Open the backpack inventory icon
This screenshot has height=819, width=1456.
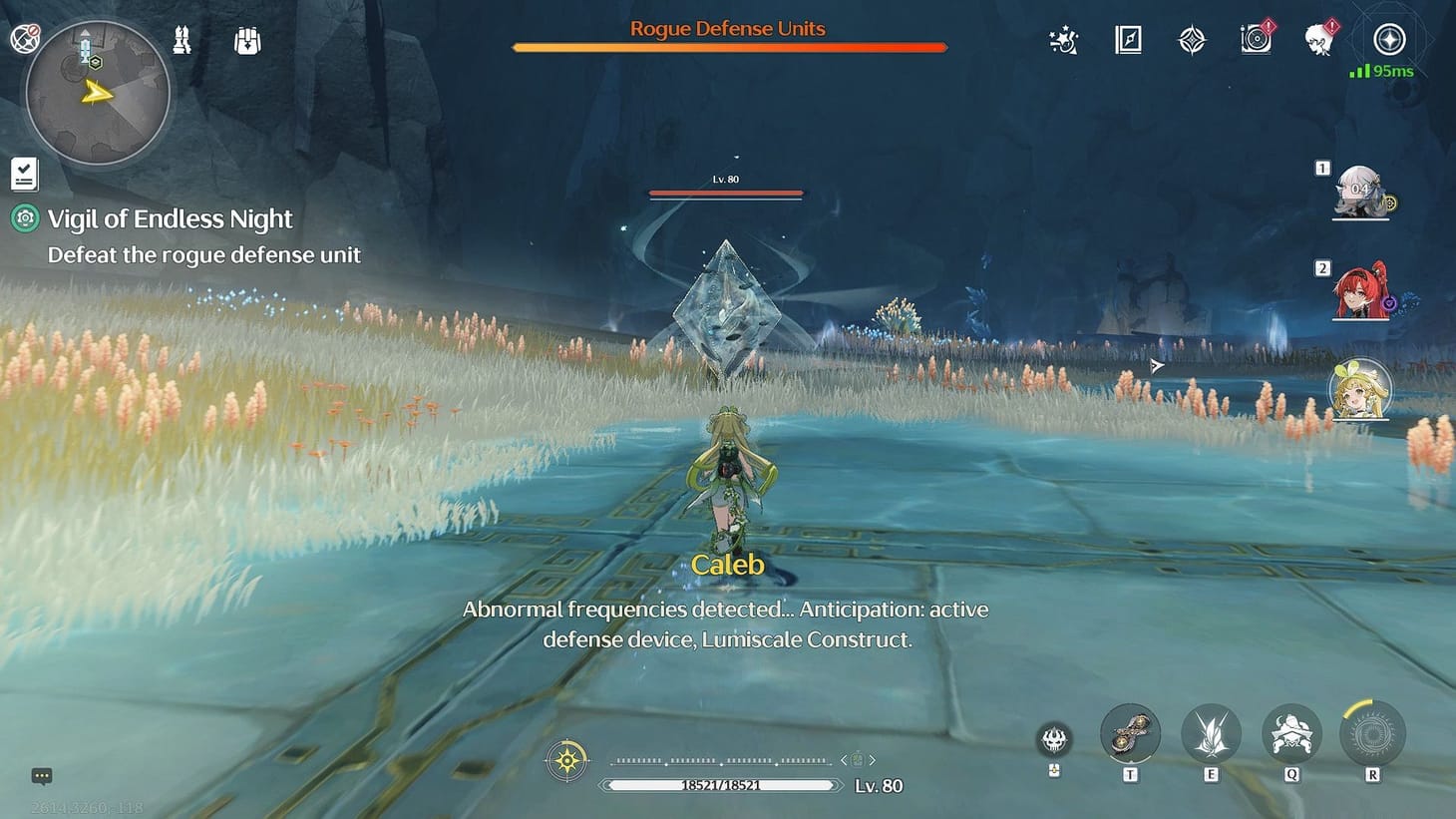coord(245,40)
